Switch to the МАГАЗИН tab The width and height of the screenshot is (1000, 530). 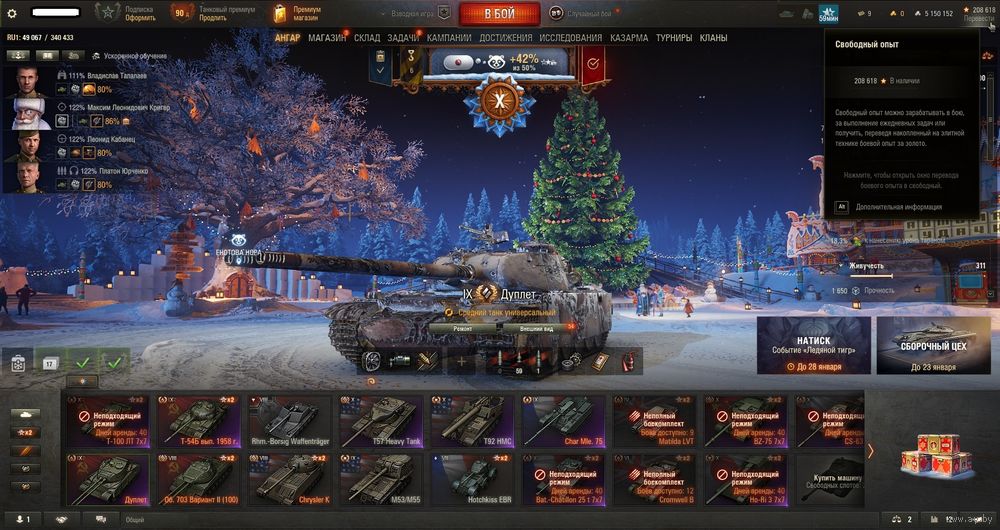[x=327, y=38]
